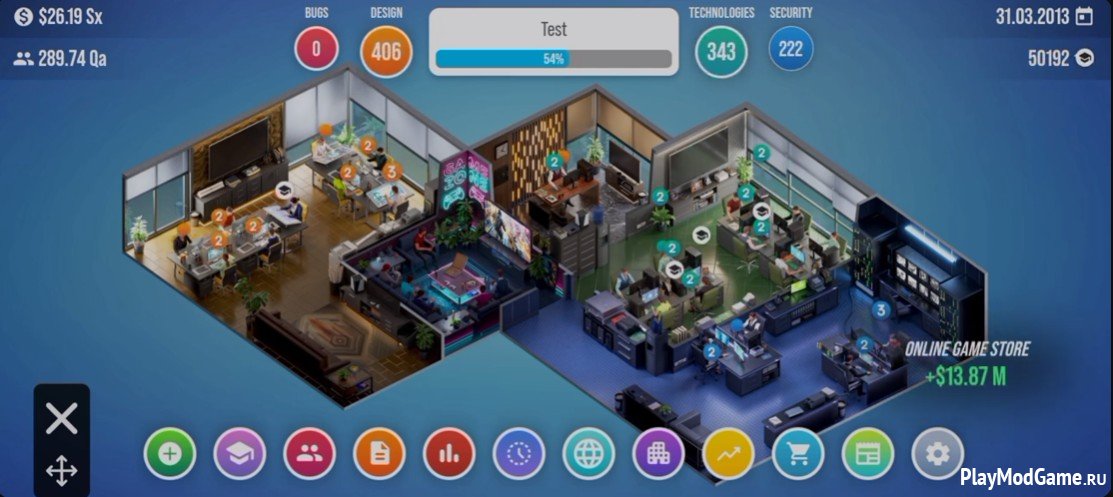Activate the four-arrow move tool
Screen dimensions: 1113x497
[x=62, y=470]
